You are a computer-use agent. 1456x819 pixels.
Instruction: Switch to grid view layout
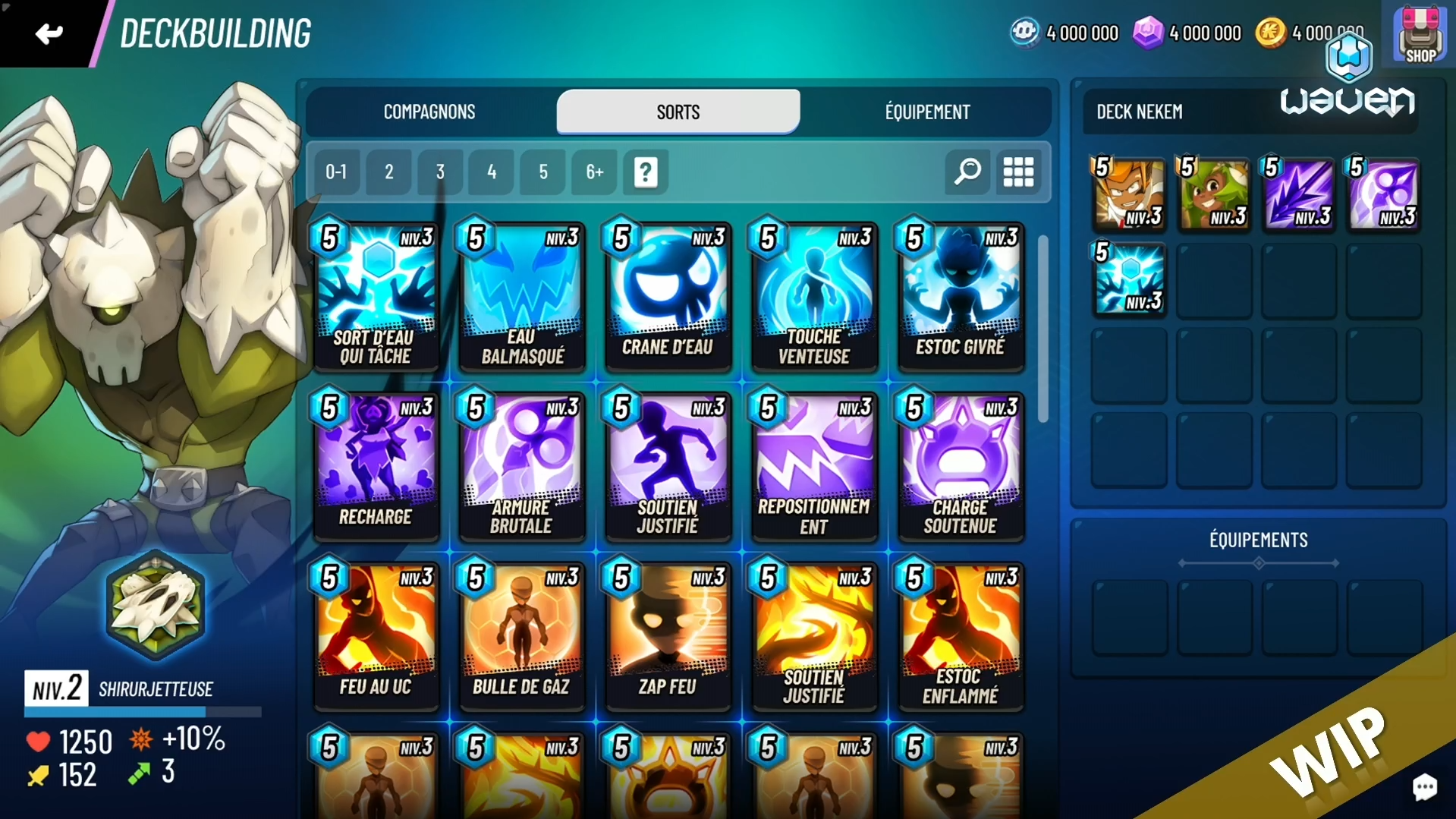click(1018, 172)
